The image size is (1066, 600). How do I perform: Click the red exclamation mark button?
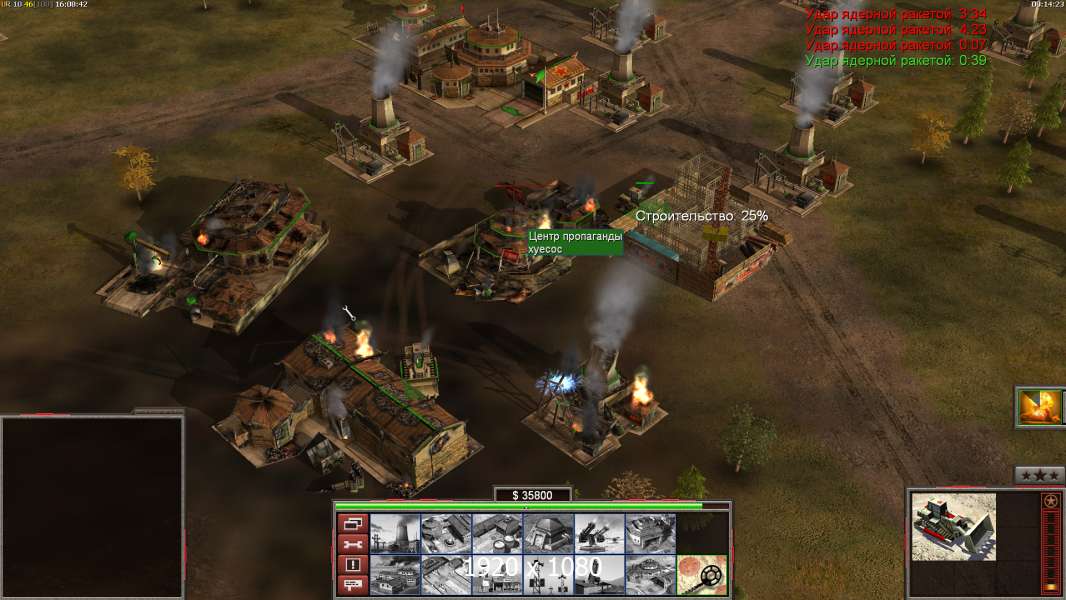tap(352, 565)
